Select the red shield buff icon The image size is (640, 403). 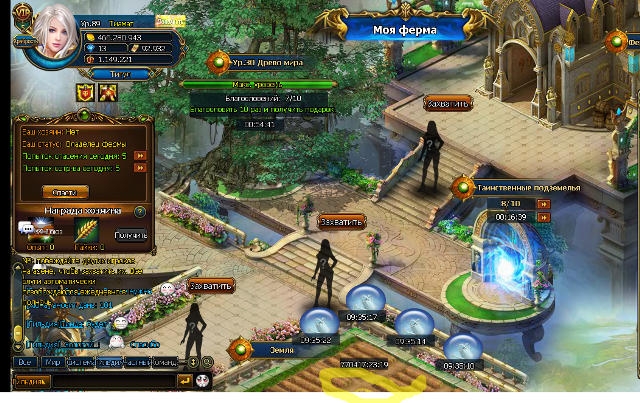[85, 93]
